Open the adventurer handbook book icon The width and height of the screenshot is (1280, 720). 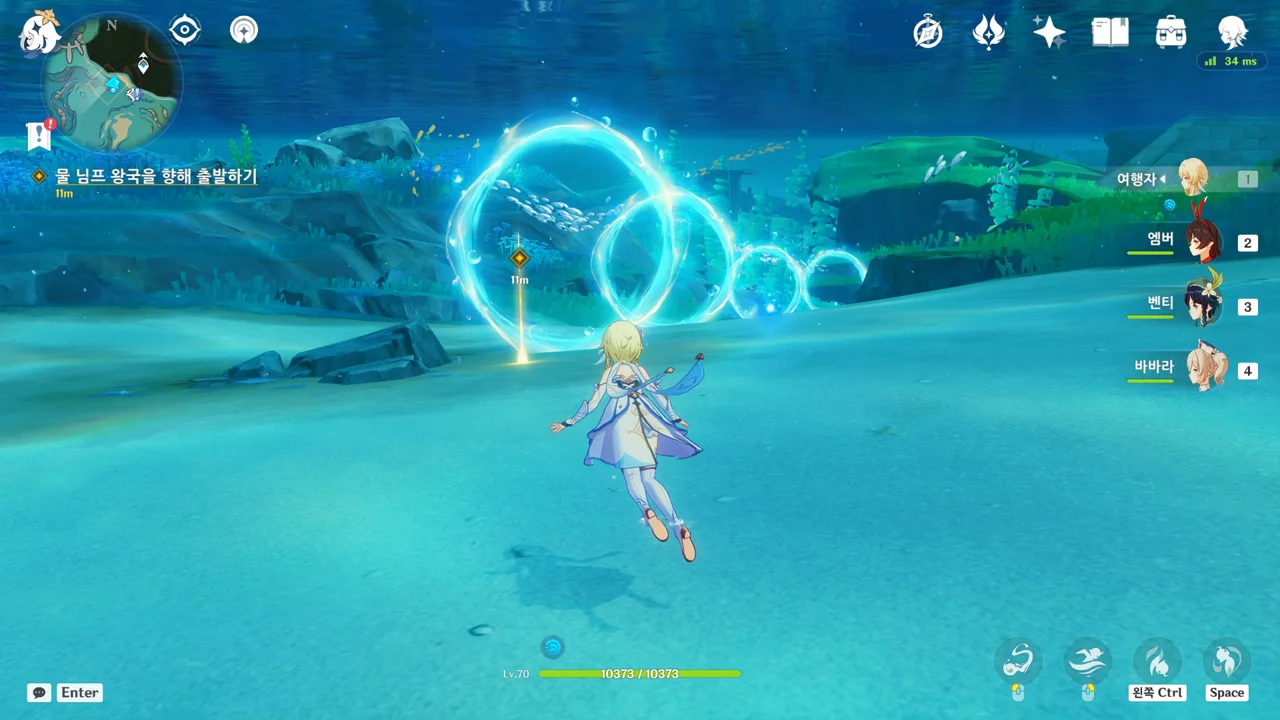pos(1110,33)
